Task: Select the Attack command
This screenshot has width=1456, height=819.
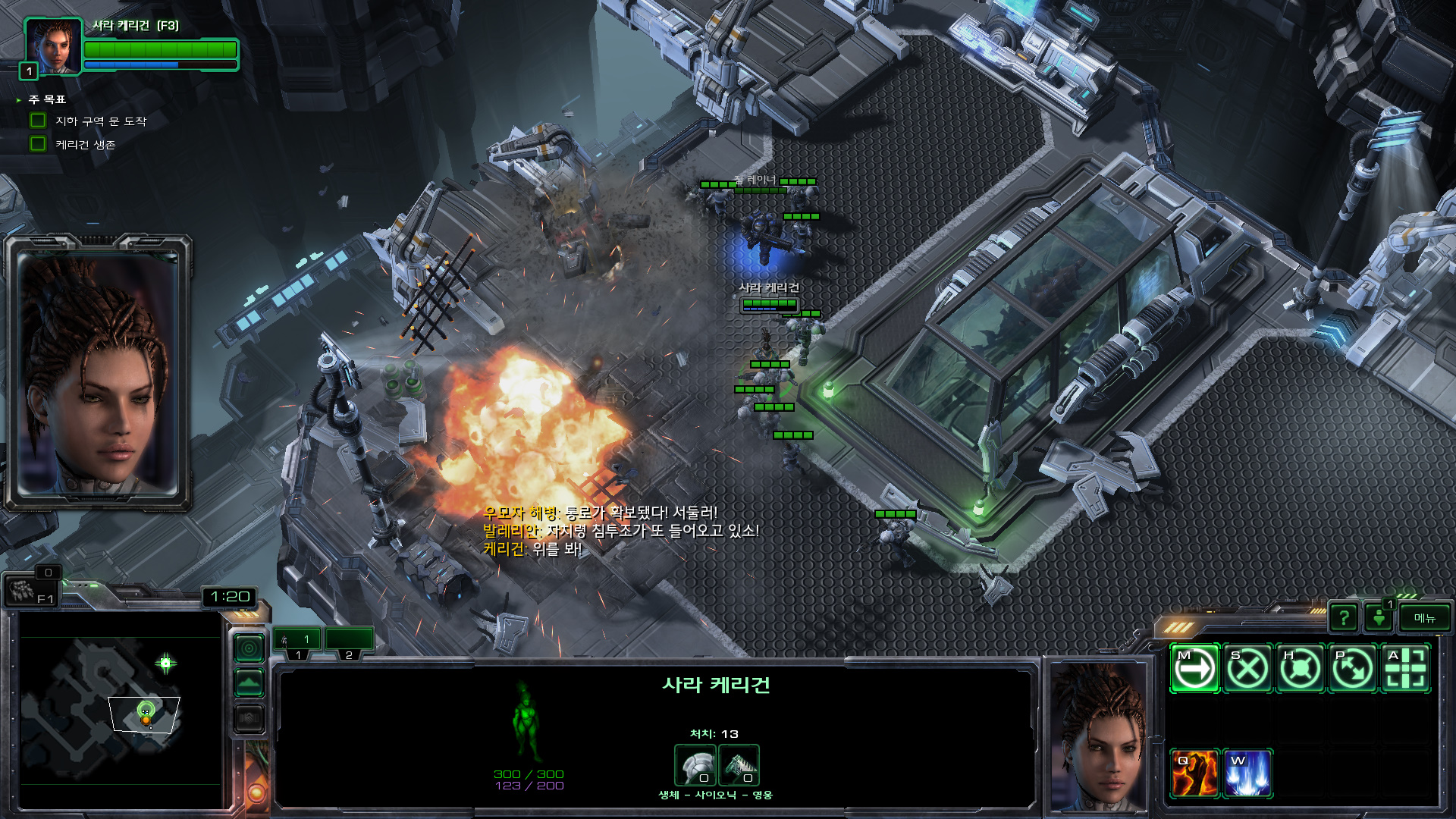Action: (x=1406, y=669)
